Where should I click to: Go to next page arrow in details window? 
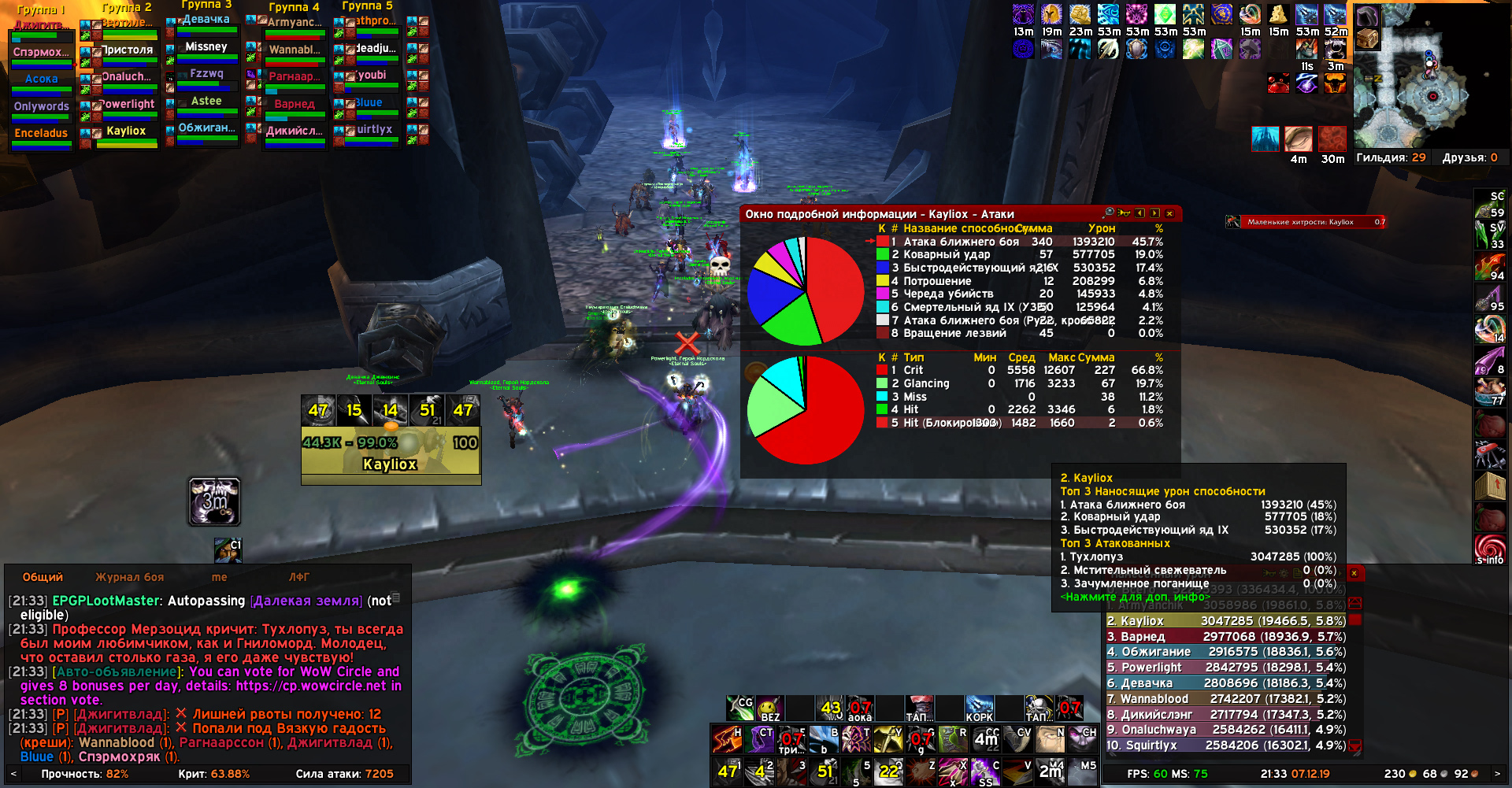1154,213
